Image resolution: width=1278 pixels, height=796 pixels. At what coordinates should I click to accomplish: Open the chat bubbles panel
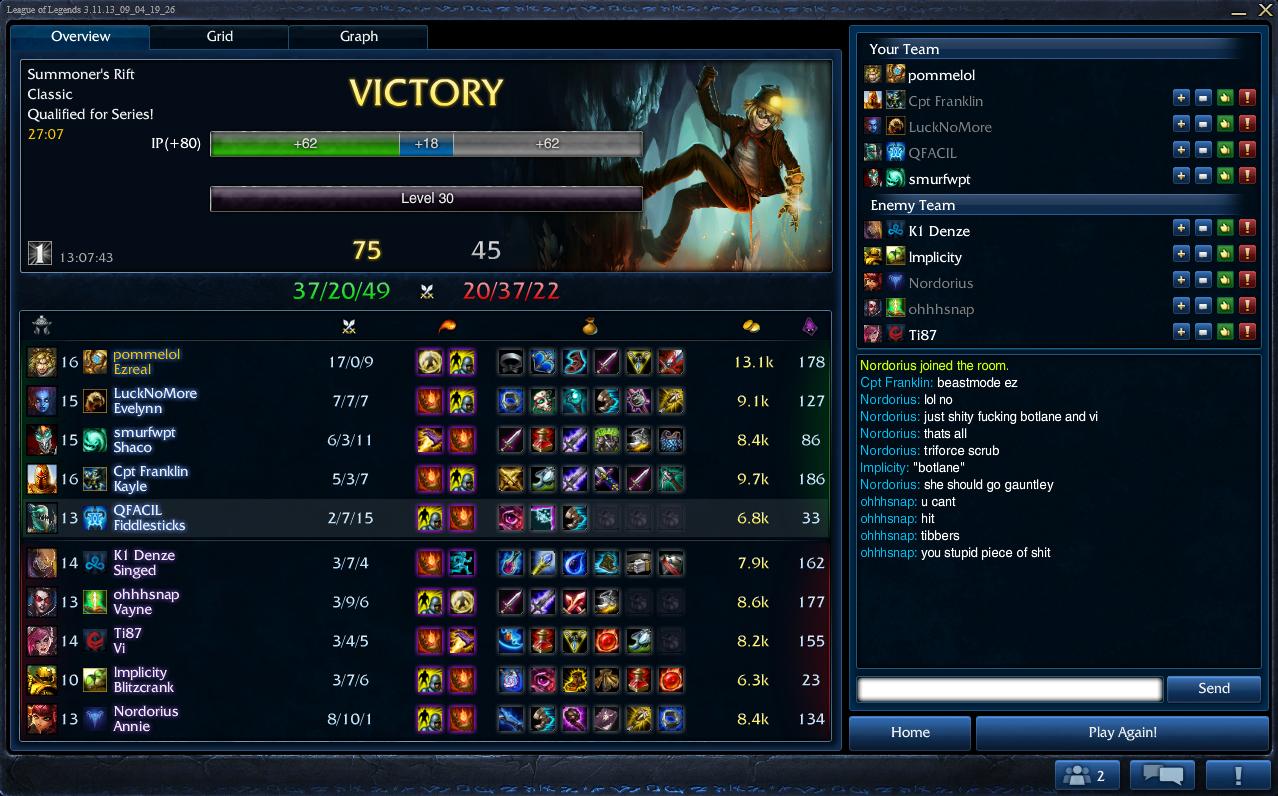click(x=1162, y=775)
